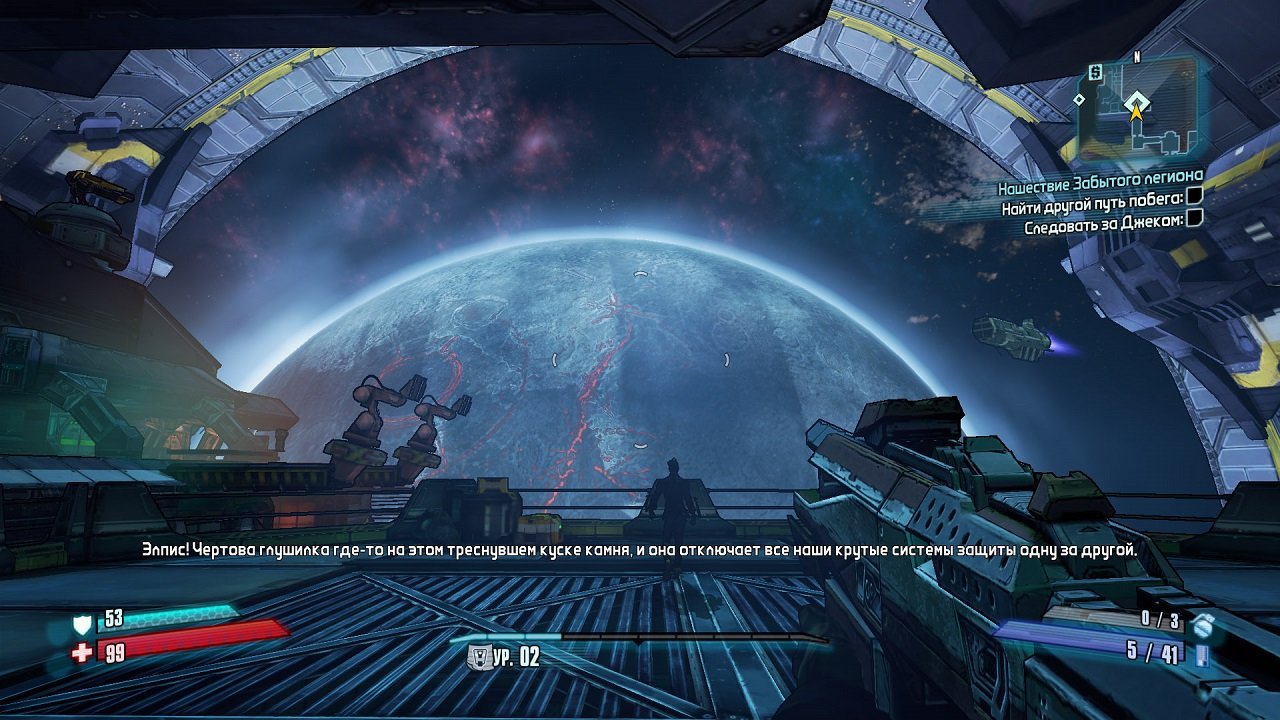Click the N compass heading above the minimap
The image size is (1280, 720).
(x=1137, y=57)
